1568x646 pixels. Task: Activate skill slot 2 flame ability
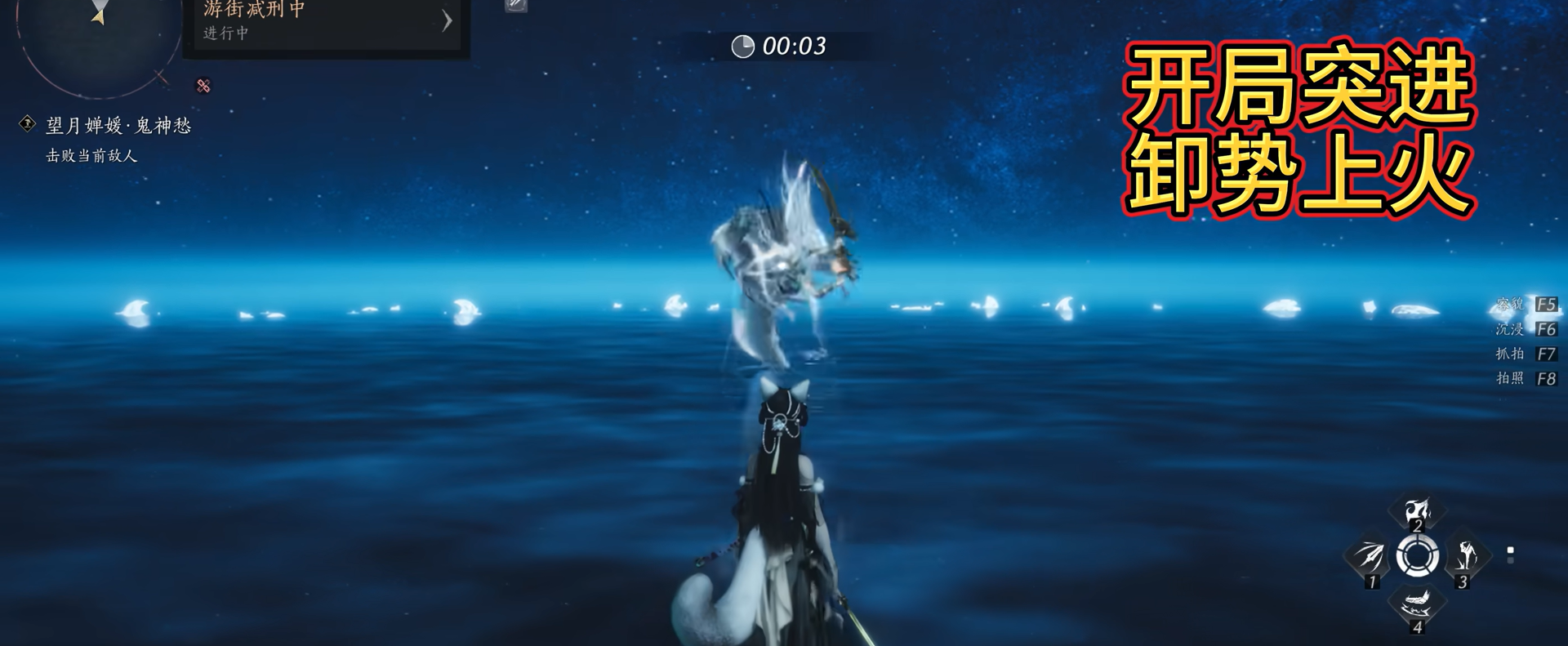1417,512
